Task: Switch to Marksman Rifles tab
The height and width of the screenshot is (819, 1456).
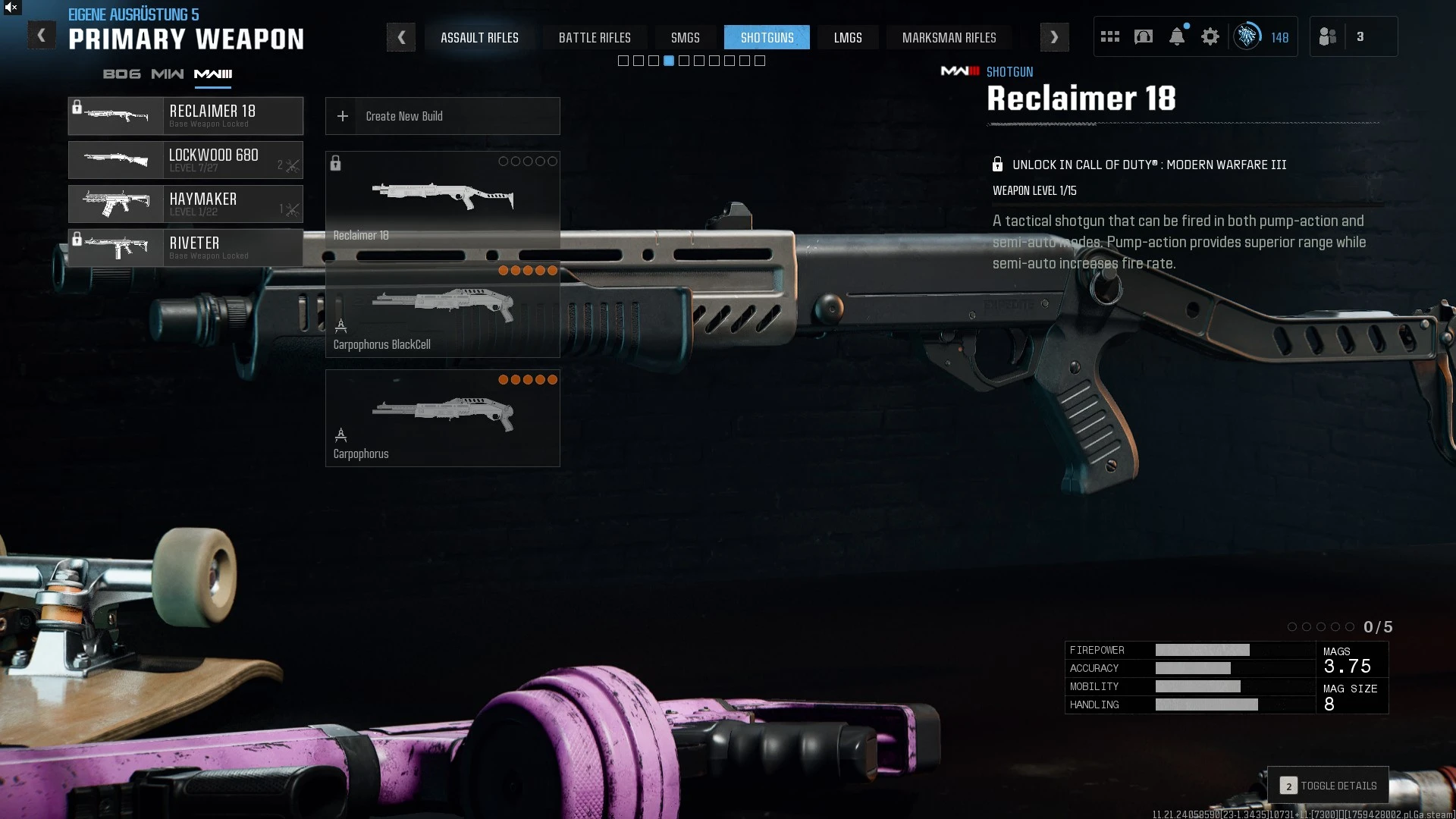Action: pos(949,37)
